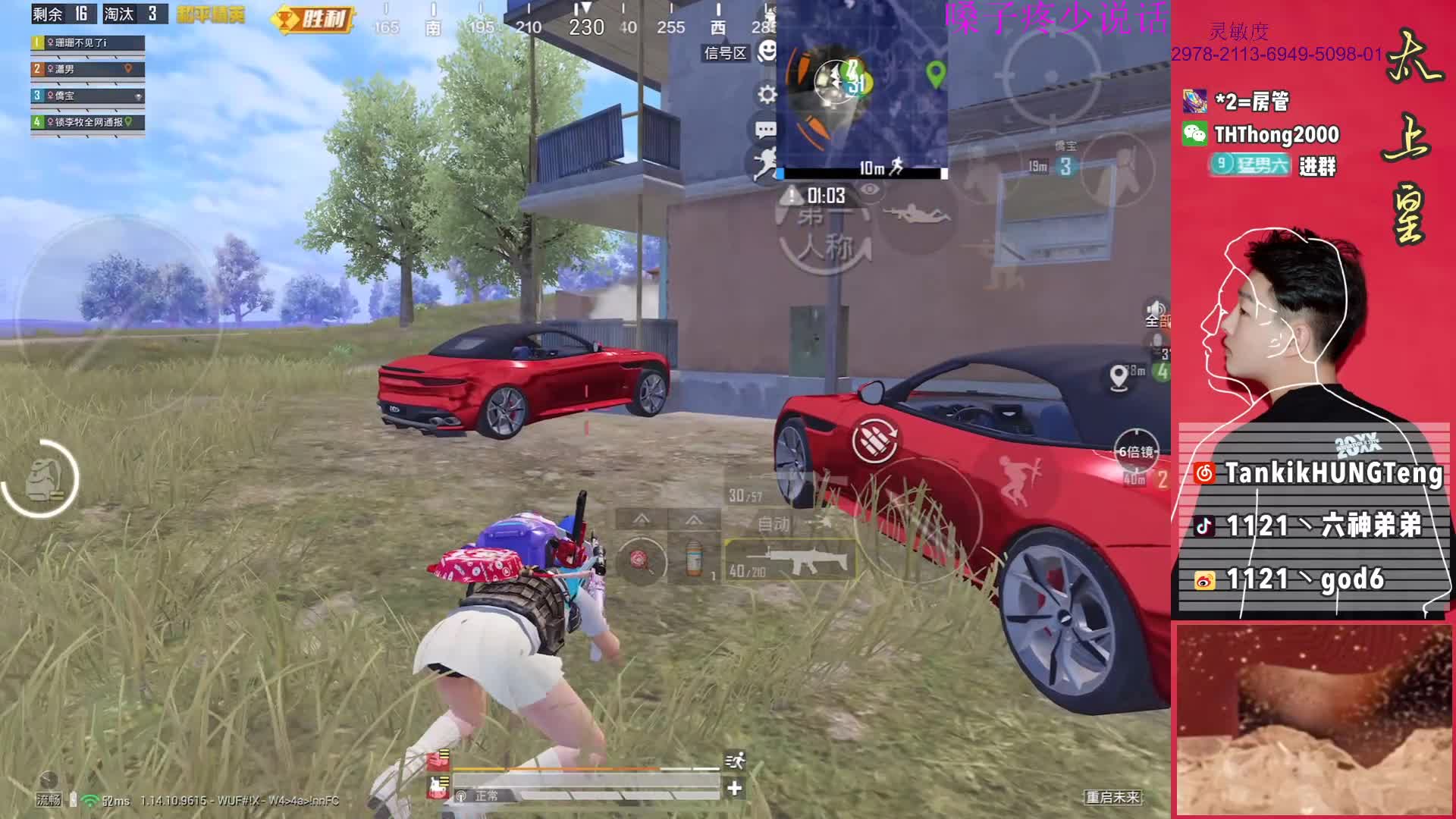1456x819 pixels.
Task: Tap the prone soldier stance button
Action: click(918, 215)
